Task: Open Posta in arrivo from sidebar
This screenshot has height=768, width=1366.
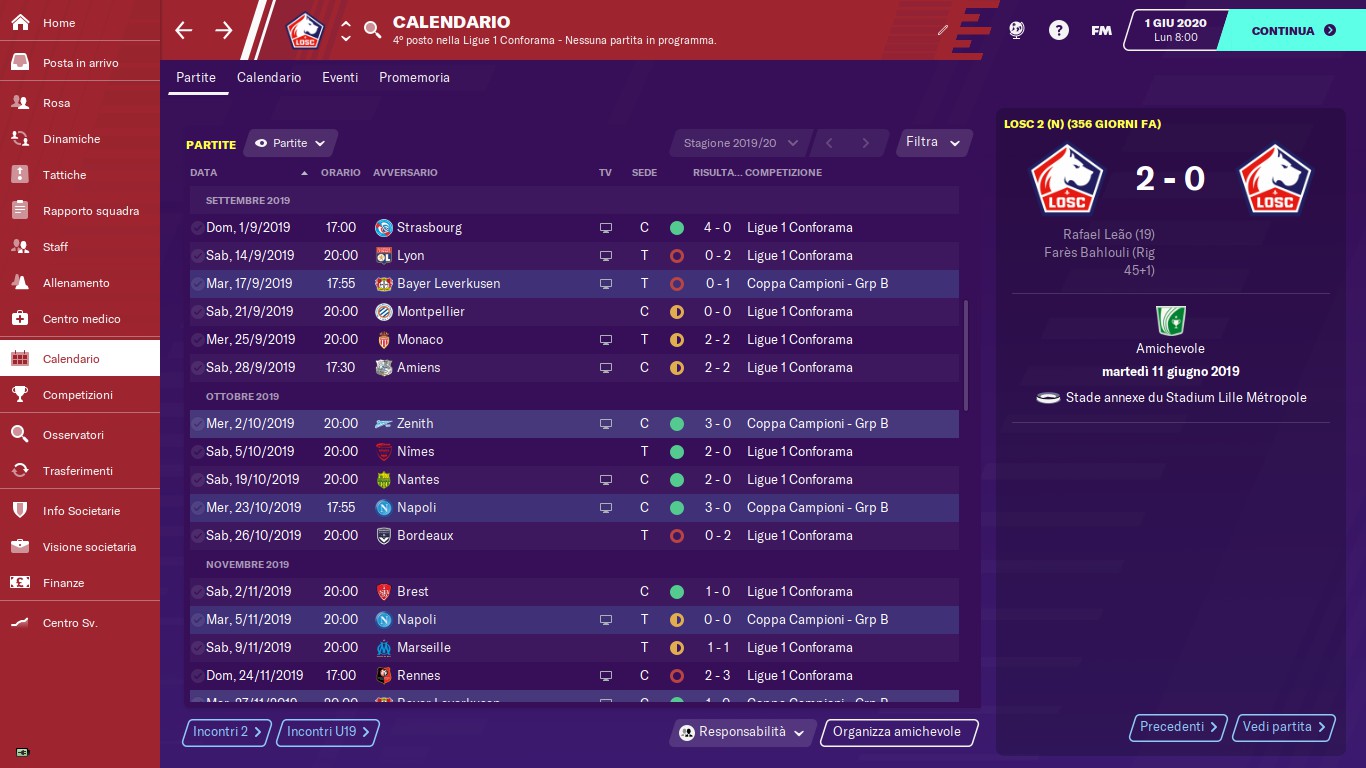Action: click(x=80, y=63)
